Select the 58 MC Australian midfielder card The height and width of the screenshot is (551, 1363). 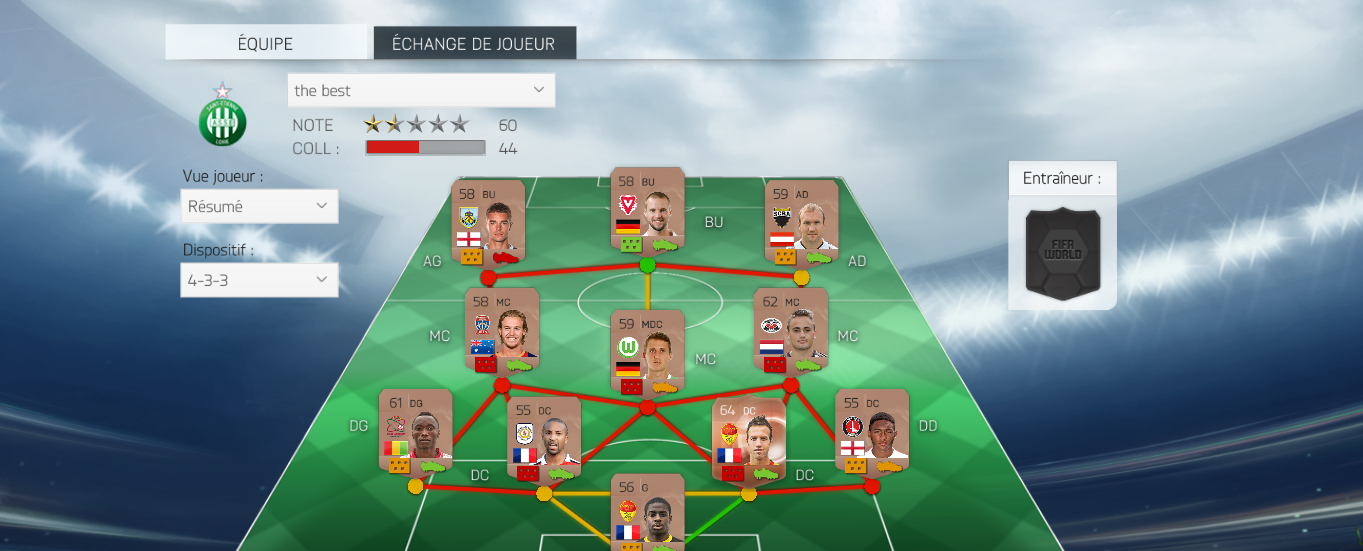click(502, 330)
